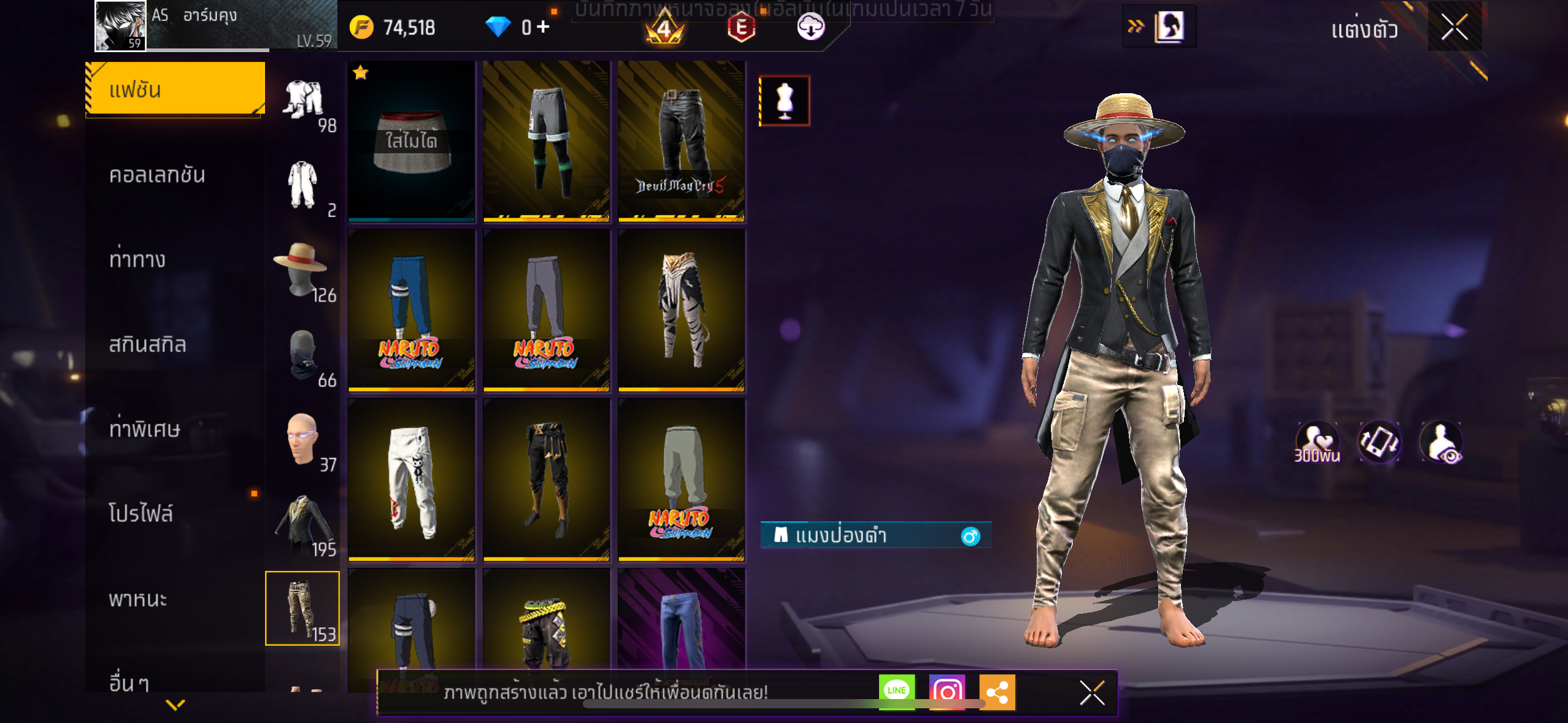Dismiss the share image banner

(x=1092, y=693)
